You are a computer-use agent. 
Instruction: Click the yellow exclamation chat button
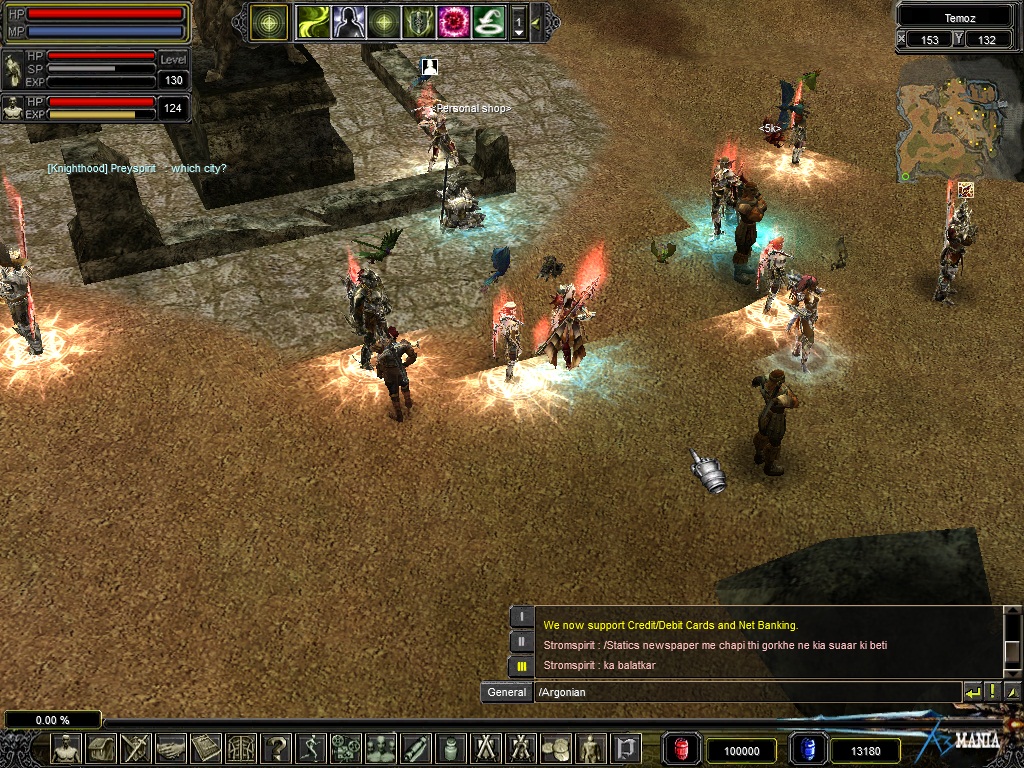tap(992, 692)
